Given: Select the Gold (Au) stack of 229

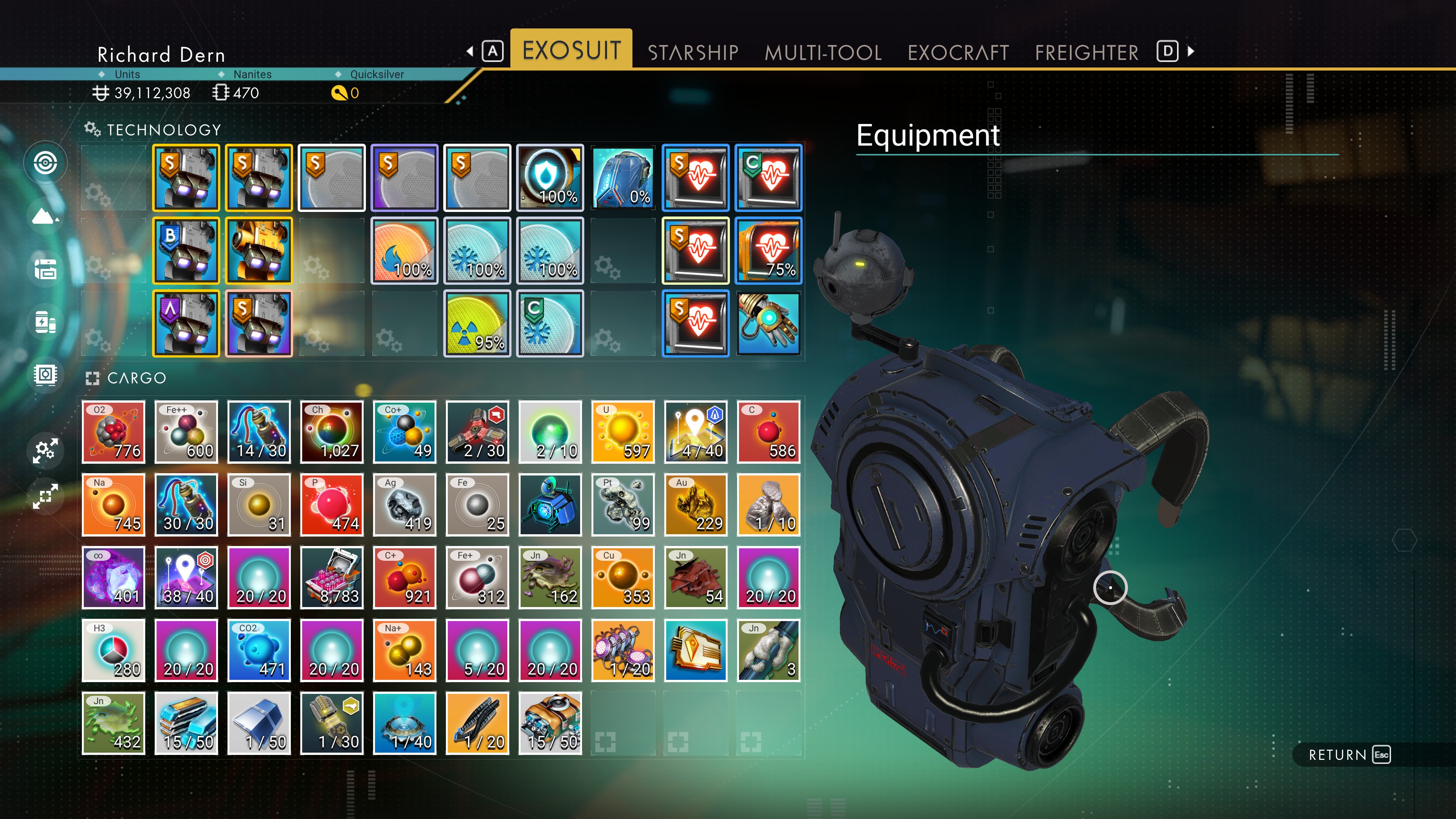Looking at the screenshot, I should click(x=695, y=505).
